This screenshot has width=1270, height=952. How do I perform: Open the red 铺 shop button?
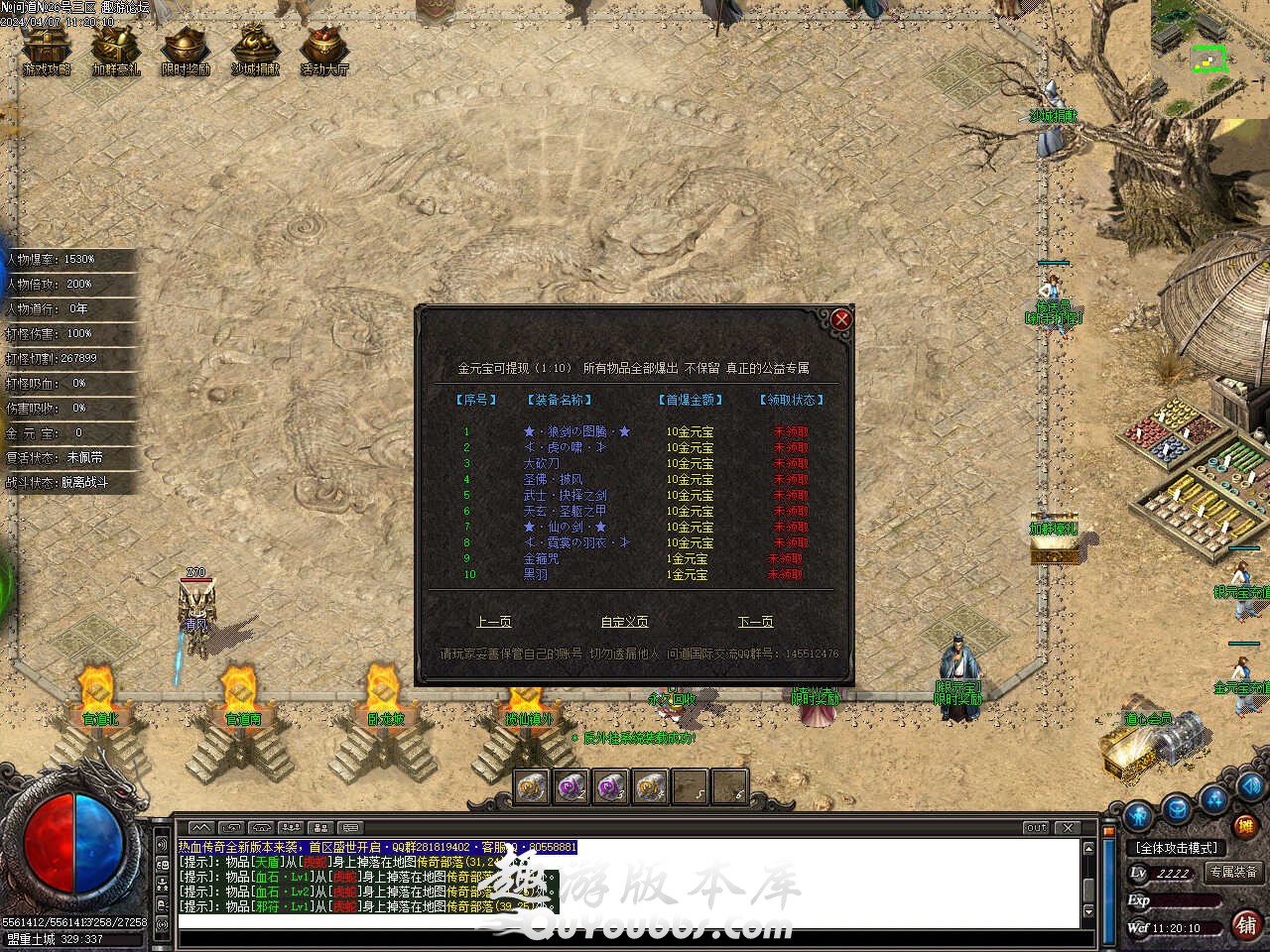click(1246, 924)
